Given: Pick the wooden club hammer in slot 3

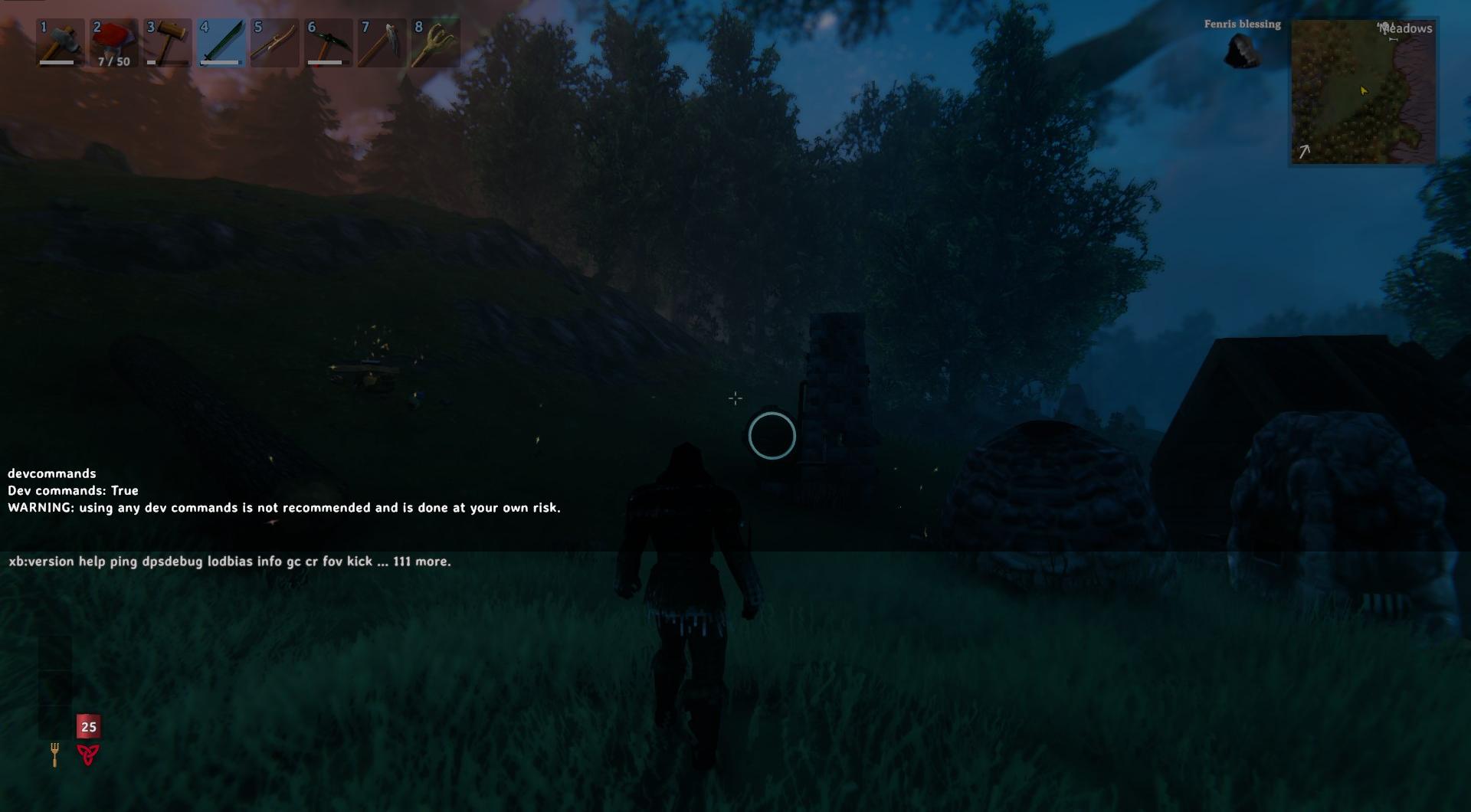Looking at the screenshot, I should point(167,42).
